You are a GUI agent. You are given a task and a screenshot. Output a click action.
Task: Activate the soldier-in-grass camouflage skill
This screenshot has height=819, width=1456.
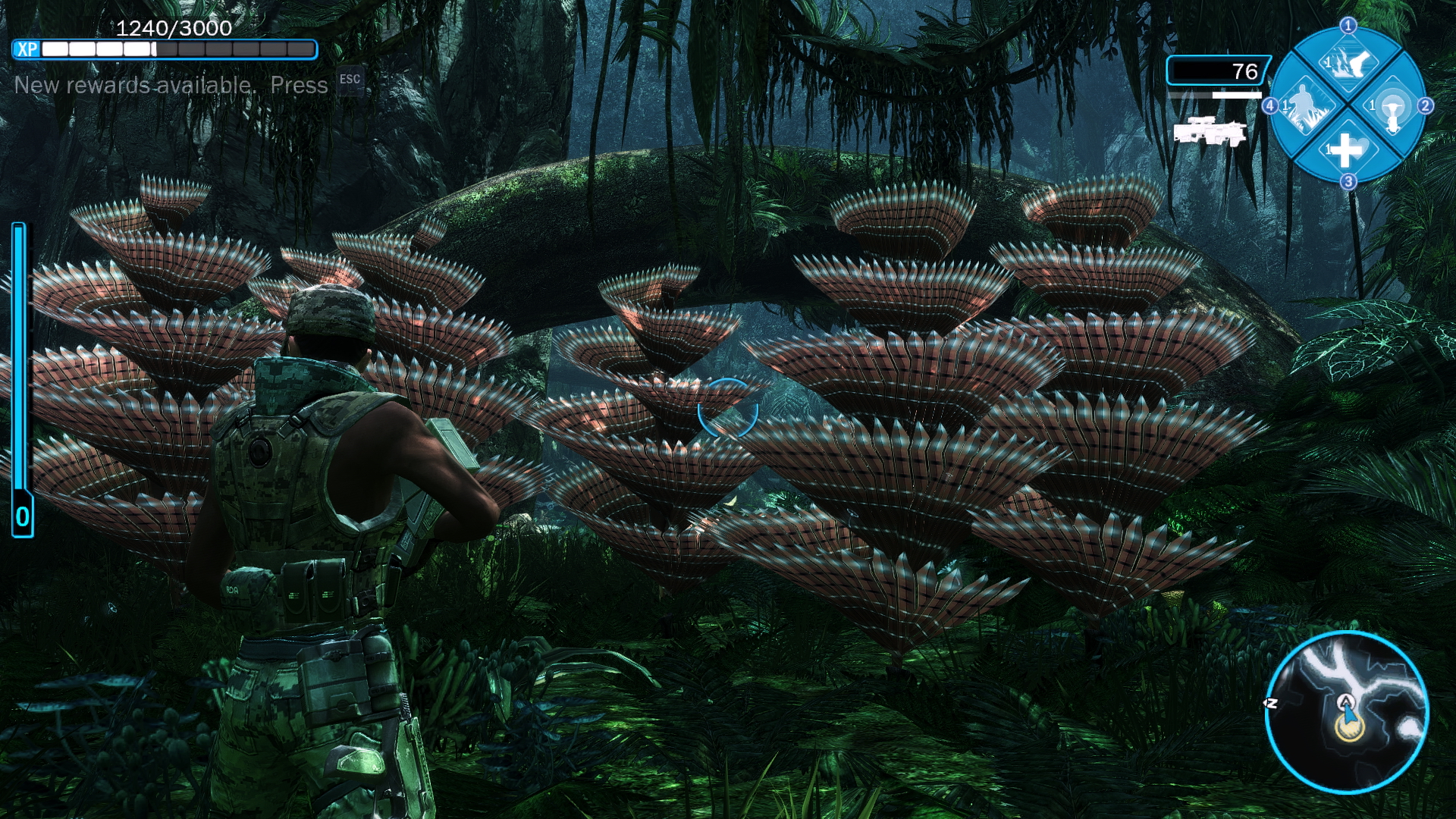point(1303,106)
